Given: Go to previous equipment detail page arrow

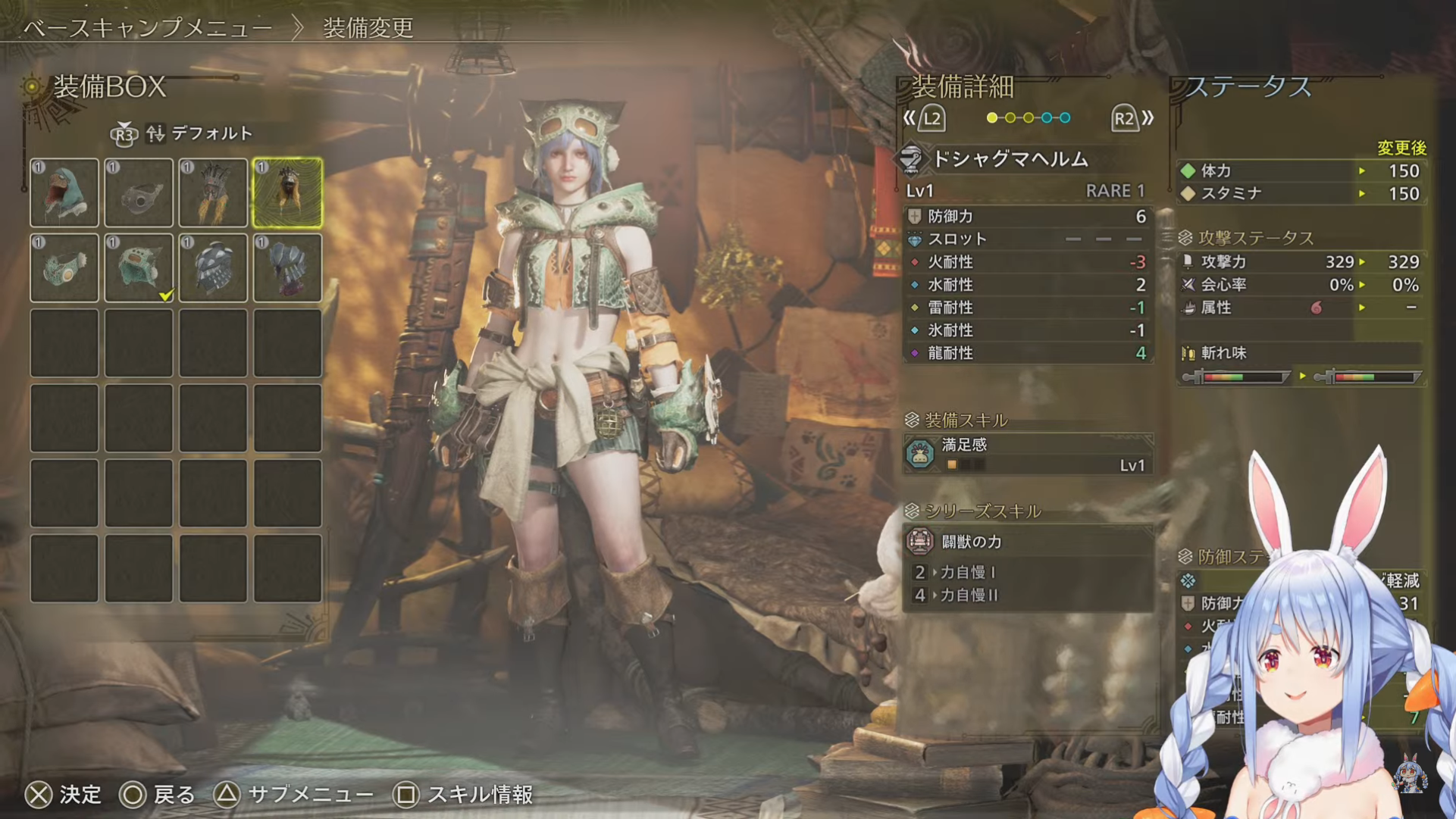Looking at the screenshot, I should click(923, 118).
